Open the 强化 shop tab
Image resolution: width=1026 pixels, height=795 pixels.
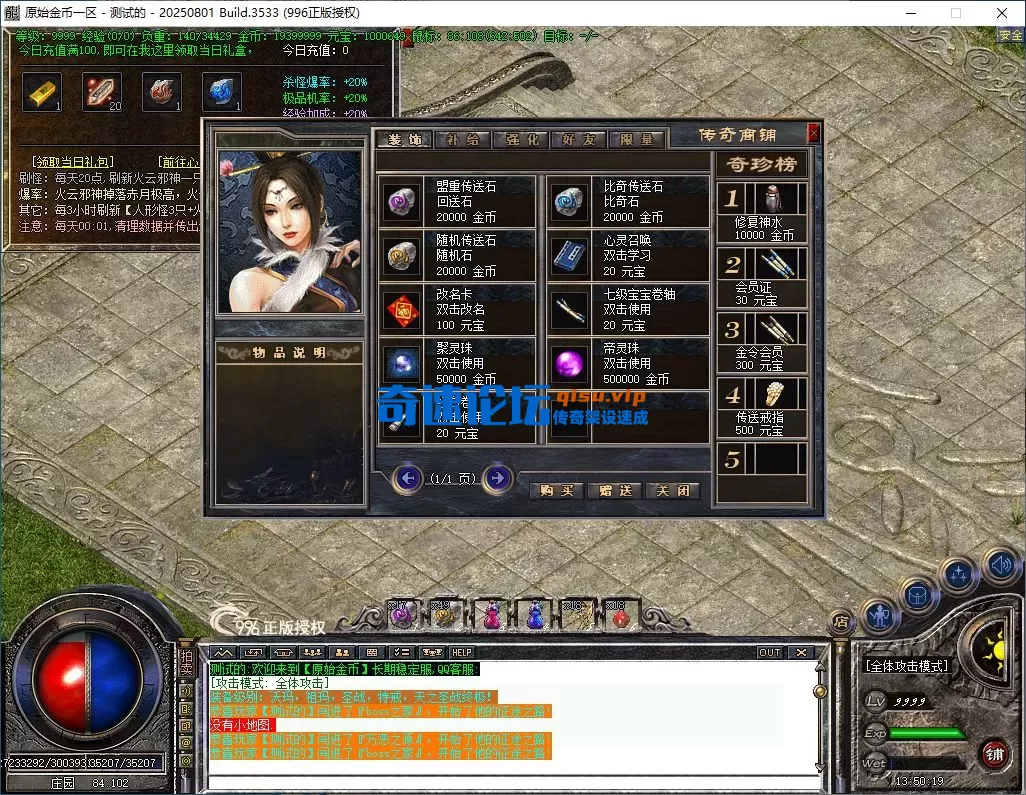[x=520, y=140]
